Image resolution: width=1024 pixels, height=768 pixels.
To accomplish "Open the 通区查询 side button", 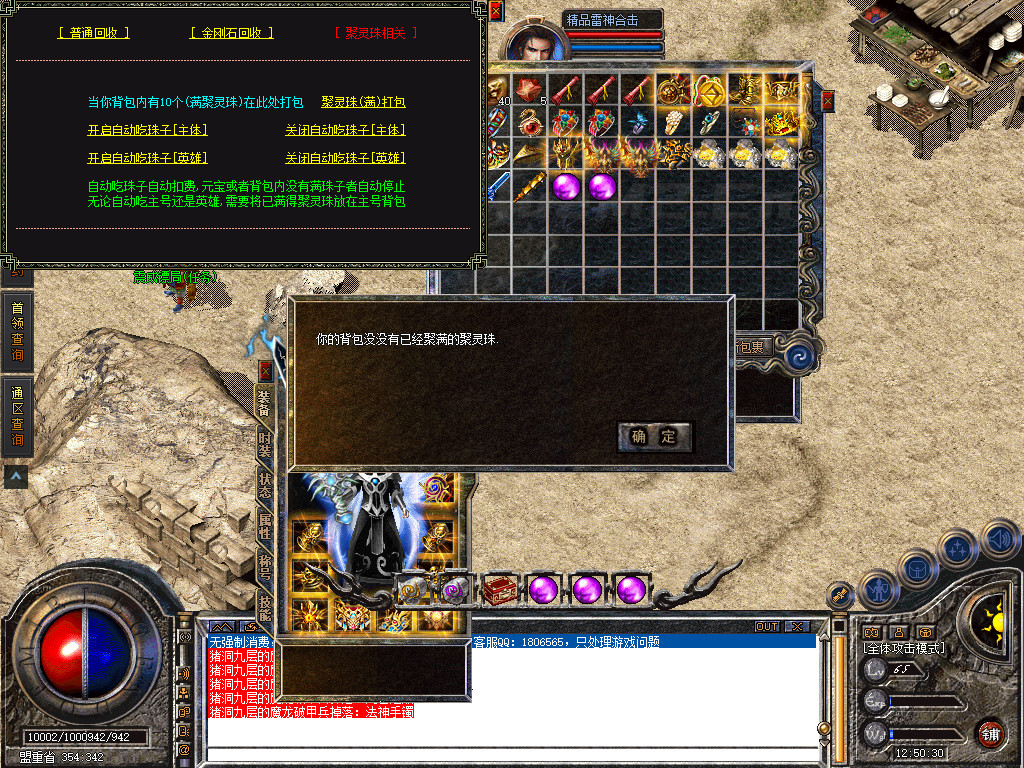I will coord(17,414).
